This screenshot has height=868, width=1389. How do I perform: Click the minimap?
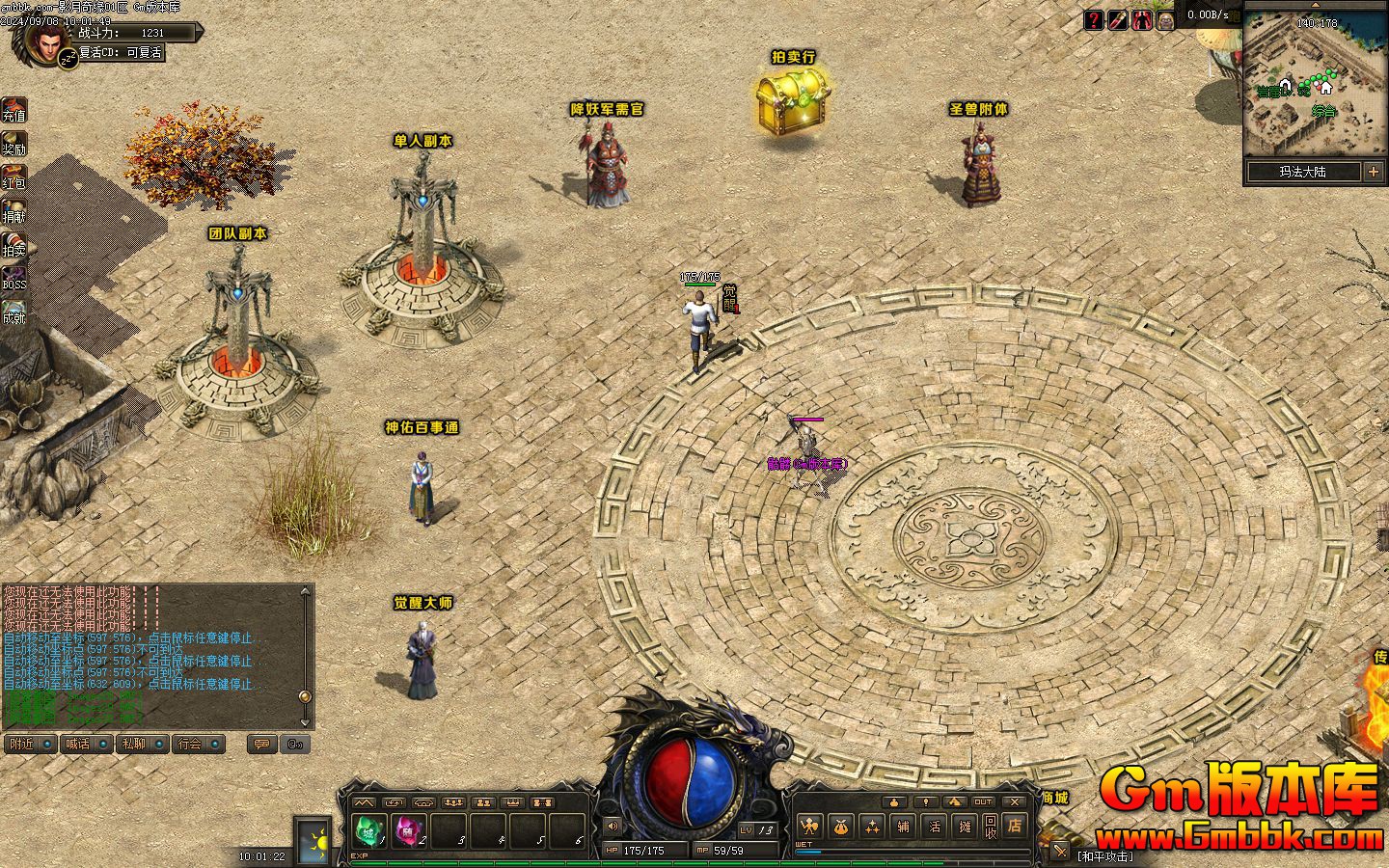point(1314,82)
